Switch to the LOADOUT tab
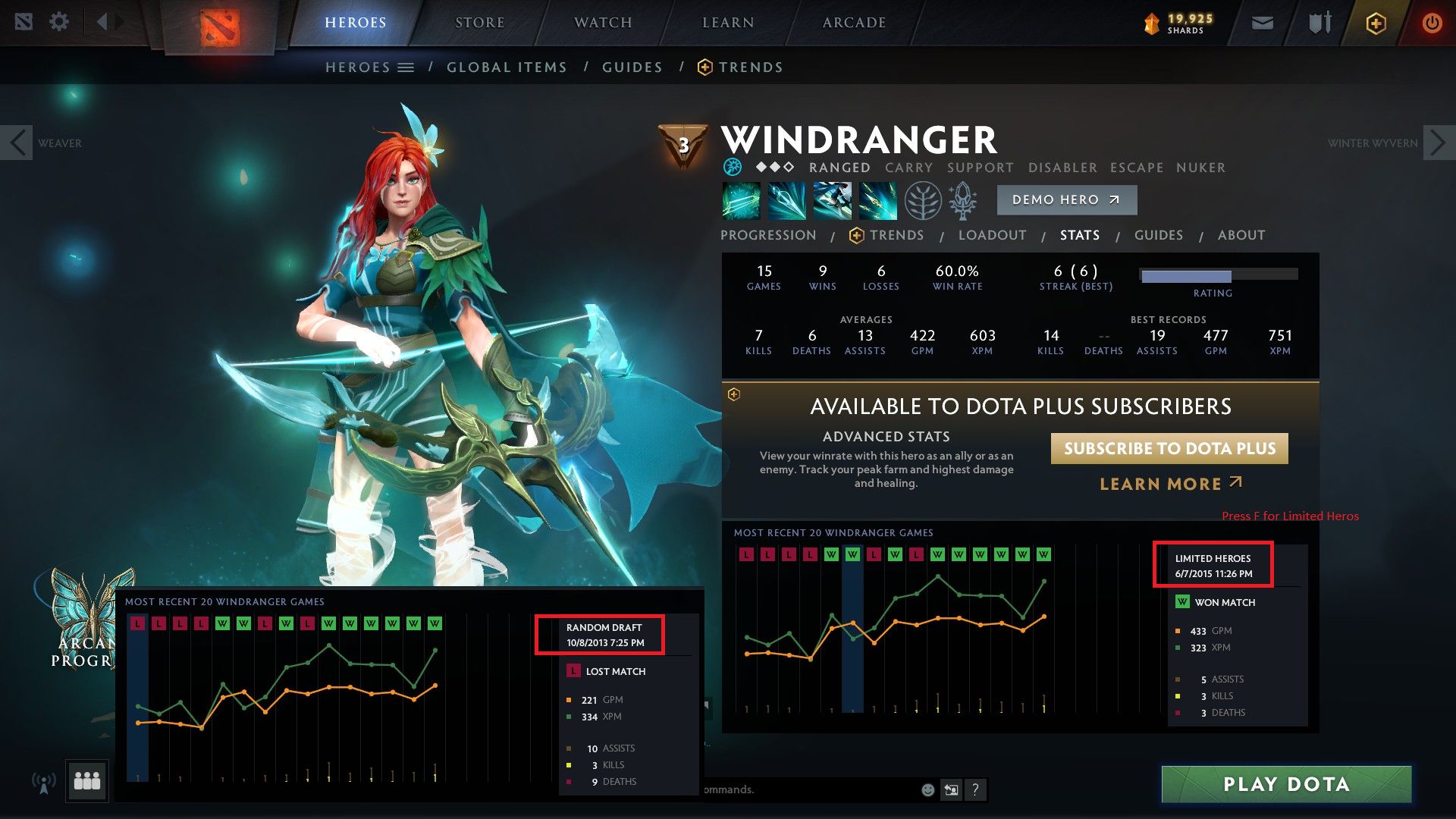Viewport: 1456px width, 819px height. click(x=992, y=235)
